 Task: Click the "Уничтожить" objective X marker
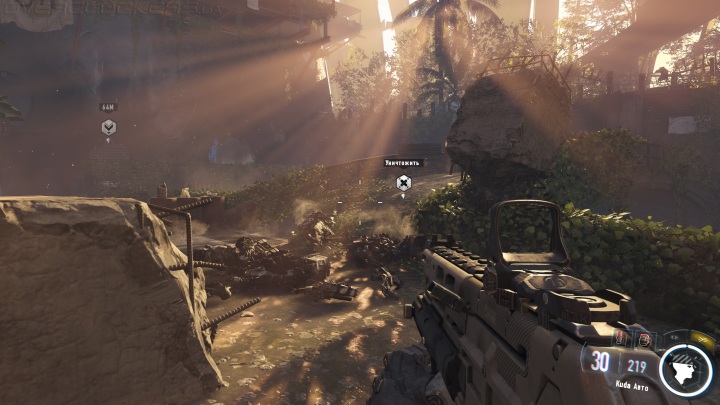click(403, 182)
